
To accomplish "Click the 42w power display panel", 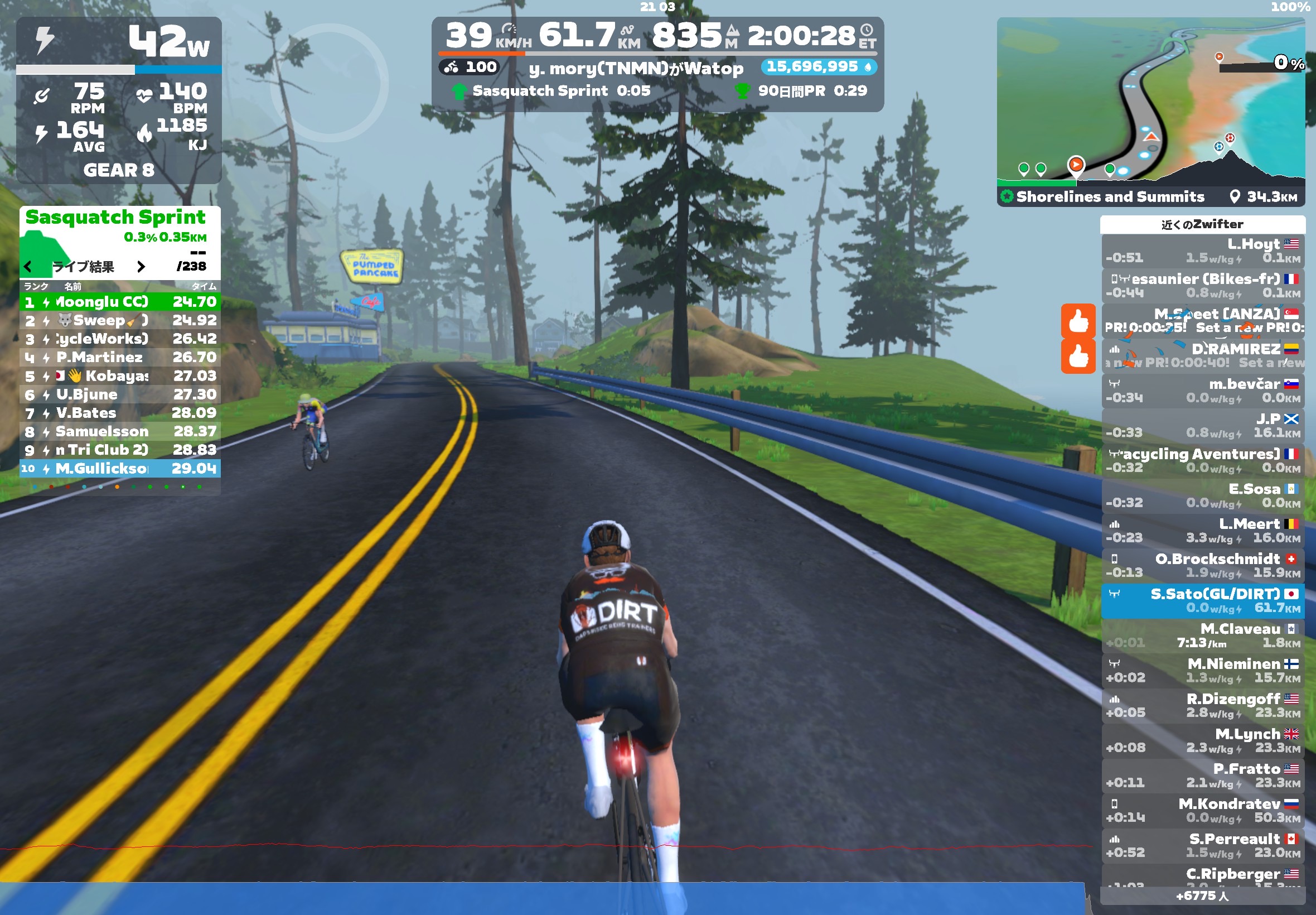I will coord(119,41).
